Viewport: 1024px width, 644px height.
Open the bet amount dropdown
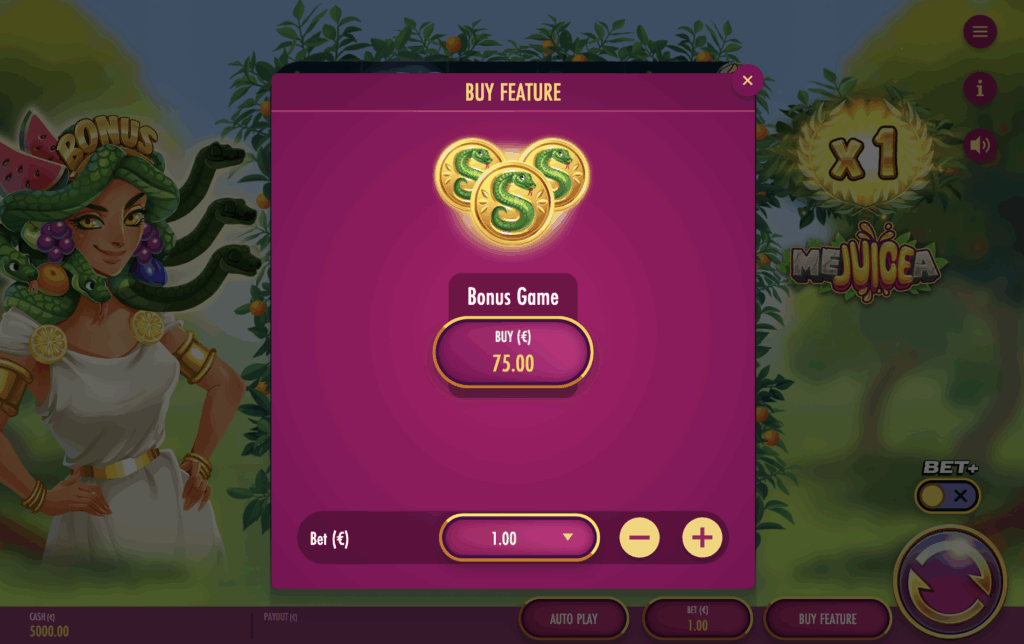coord(519,538)
